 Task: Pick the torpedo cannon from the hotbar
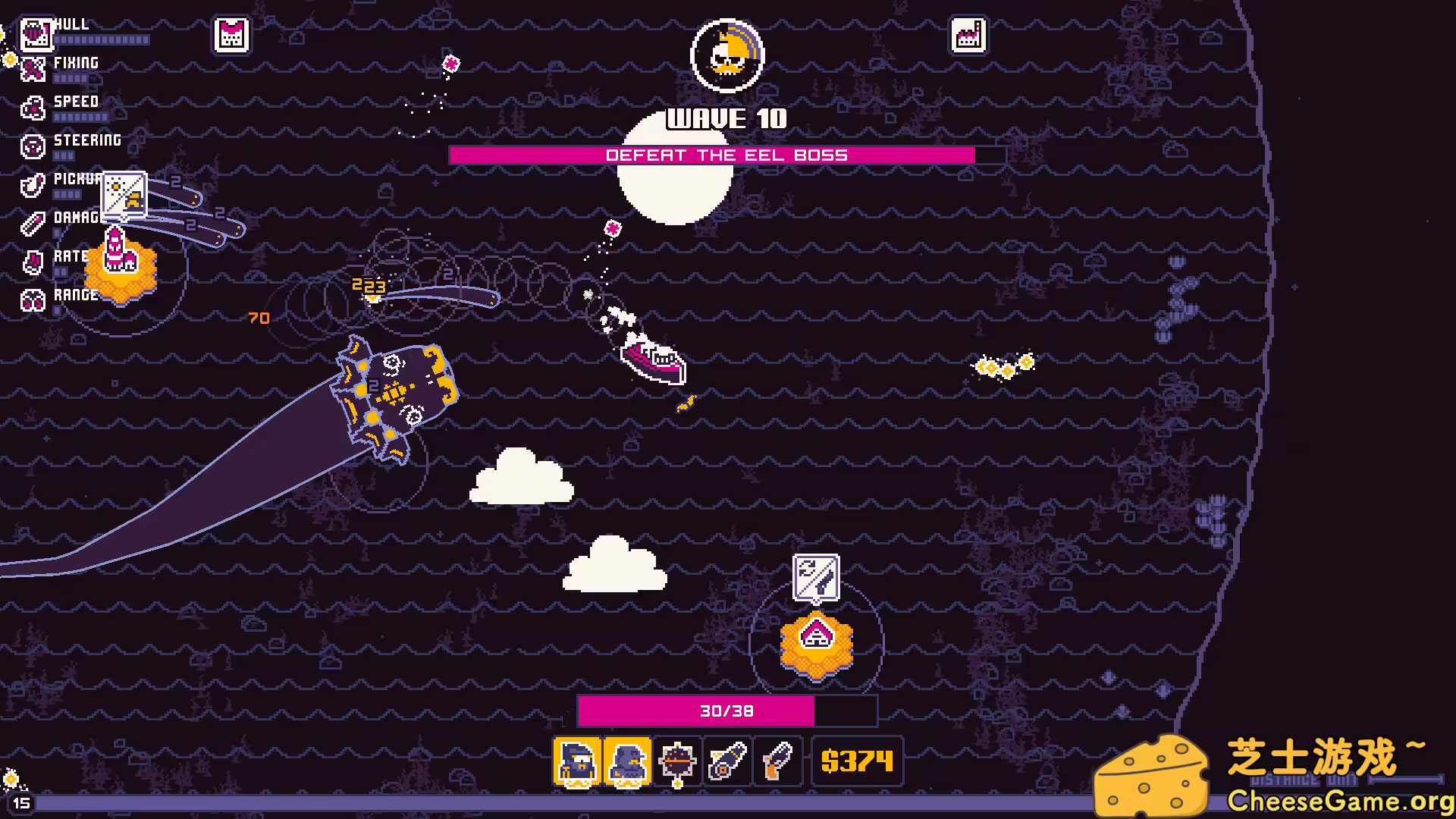727,761
